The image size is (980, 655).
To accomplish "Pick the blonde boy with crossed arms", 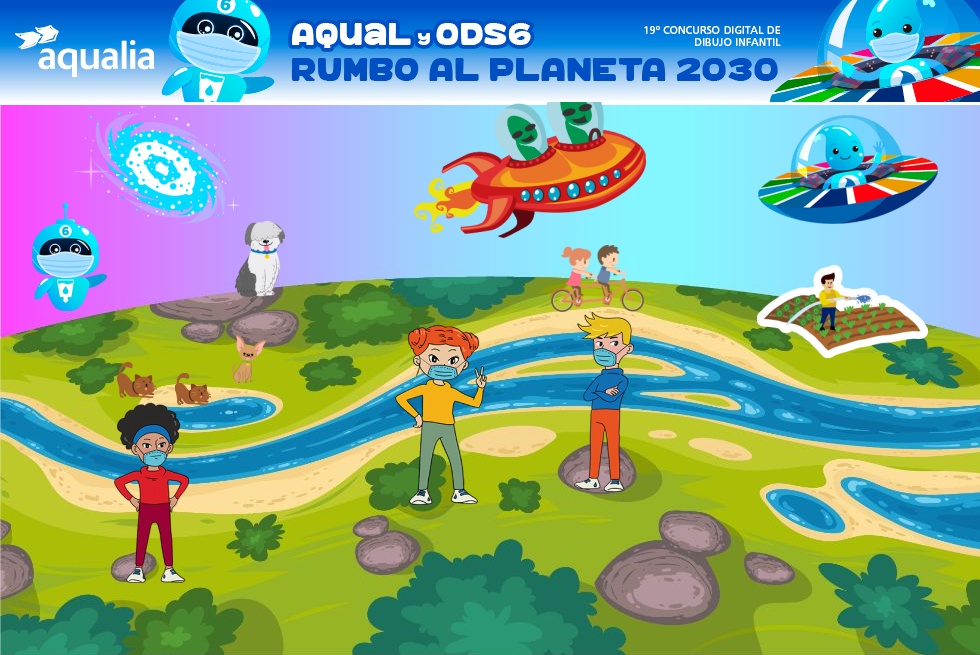I will [604, 402].
